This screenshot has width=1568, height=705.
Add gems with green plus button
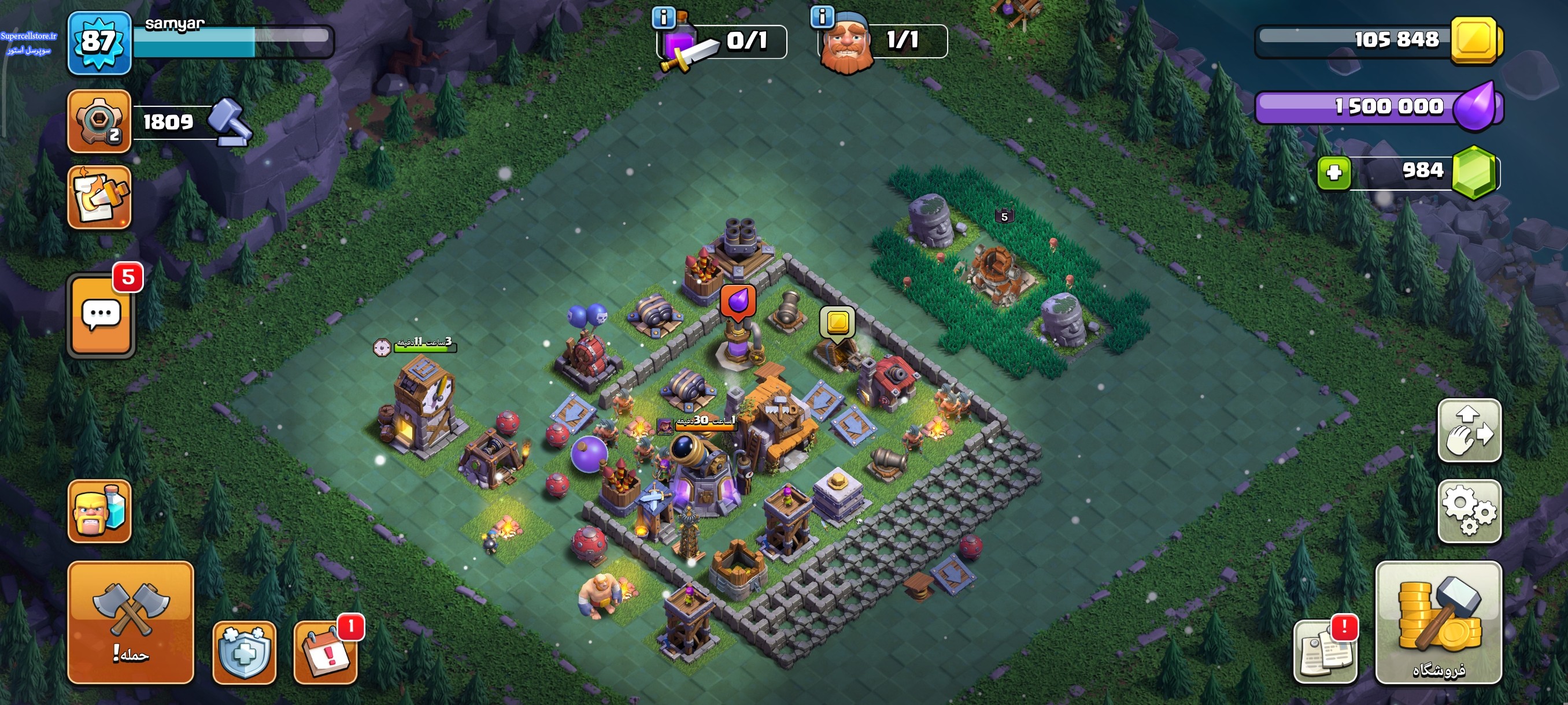[1334, 173]
